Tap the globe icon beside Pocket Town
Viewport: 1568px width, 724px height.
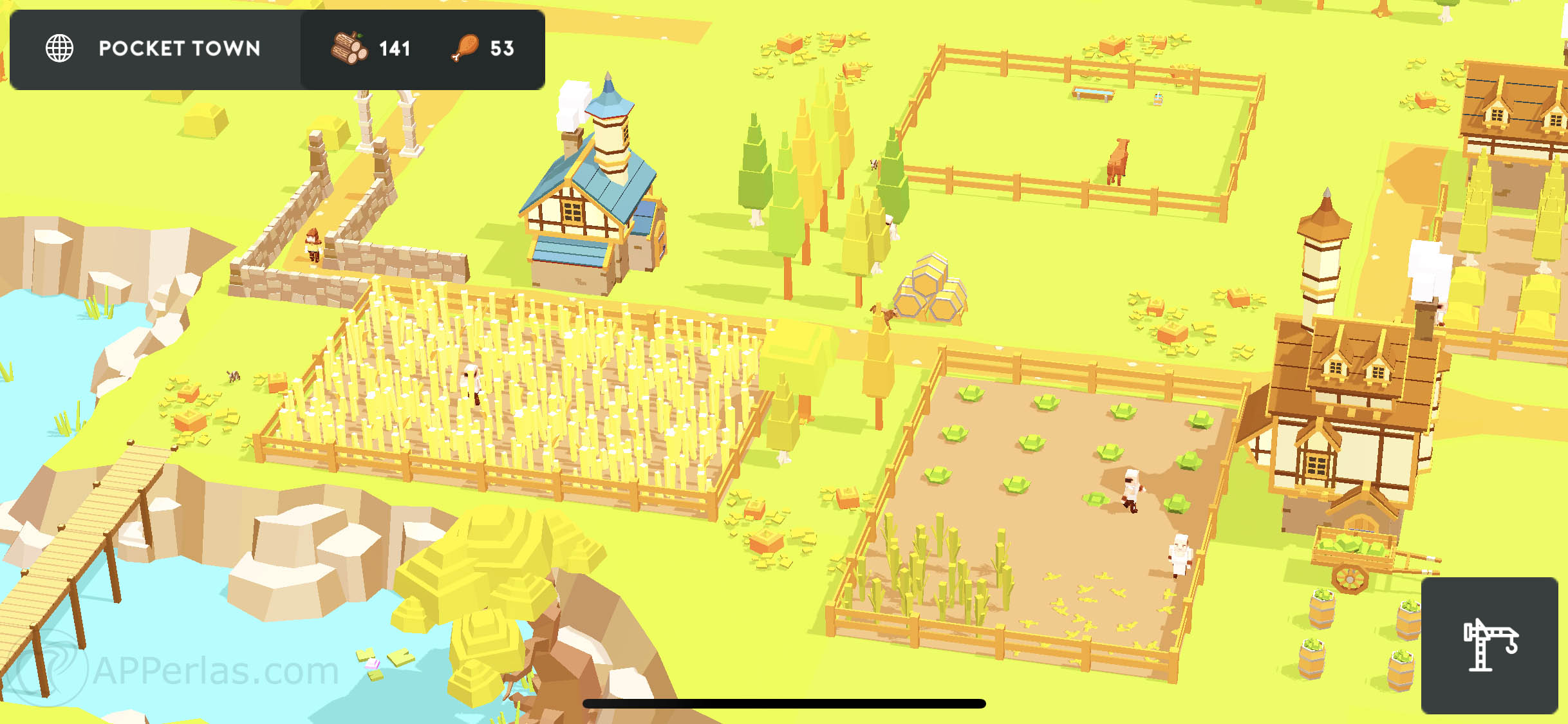(60, 49)
